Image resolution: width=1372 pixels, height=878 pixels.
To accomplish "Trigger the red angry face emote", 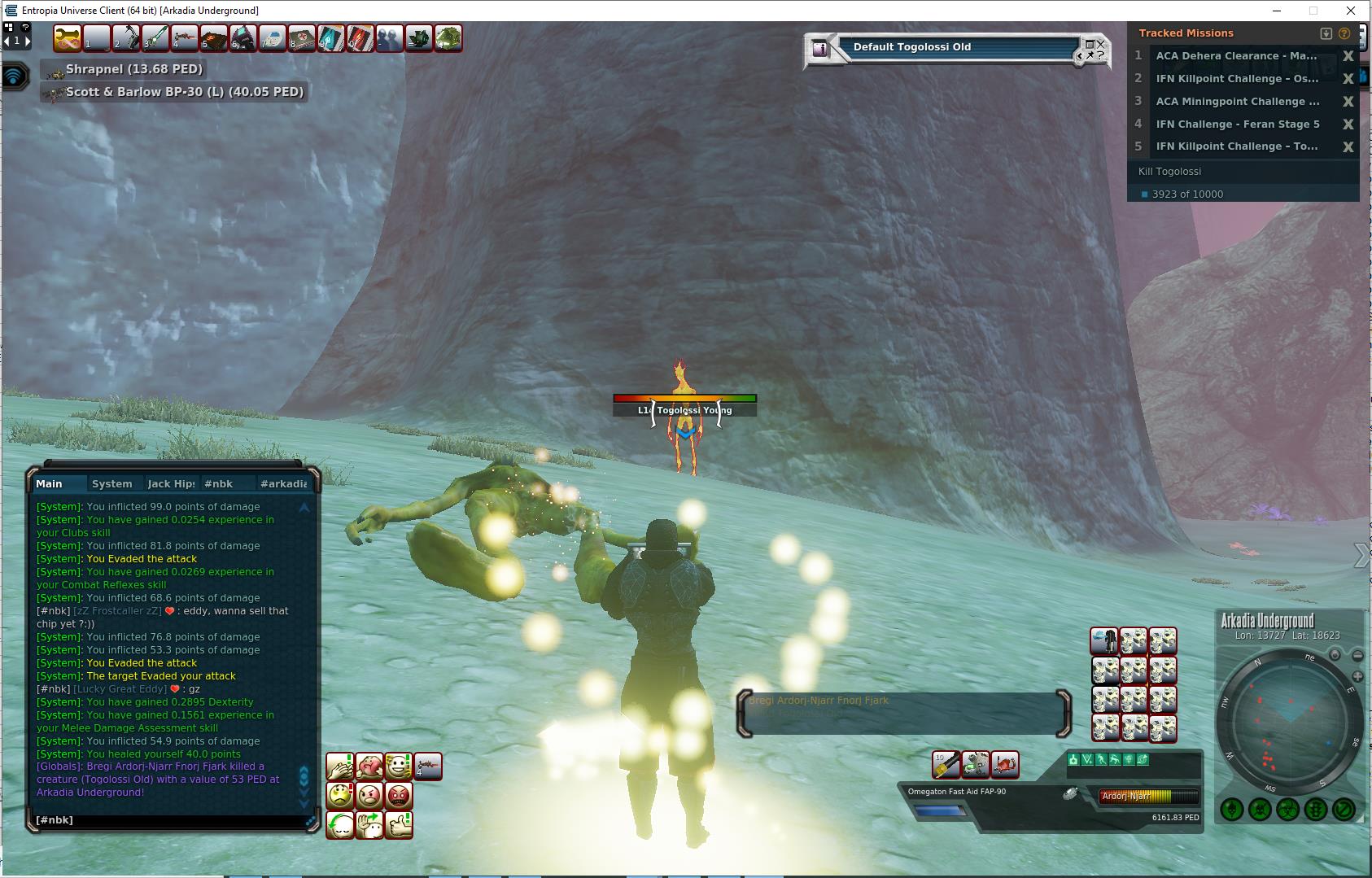I will point(399,795).
